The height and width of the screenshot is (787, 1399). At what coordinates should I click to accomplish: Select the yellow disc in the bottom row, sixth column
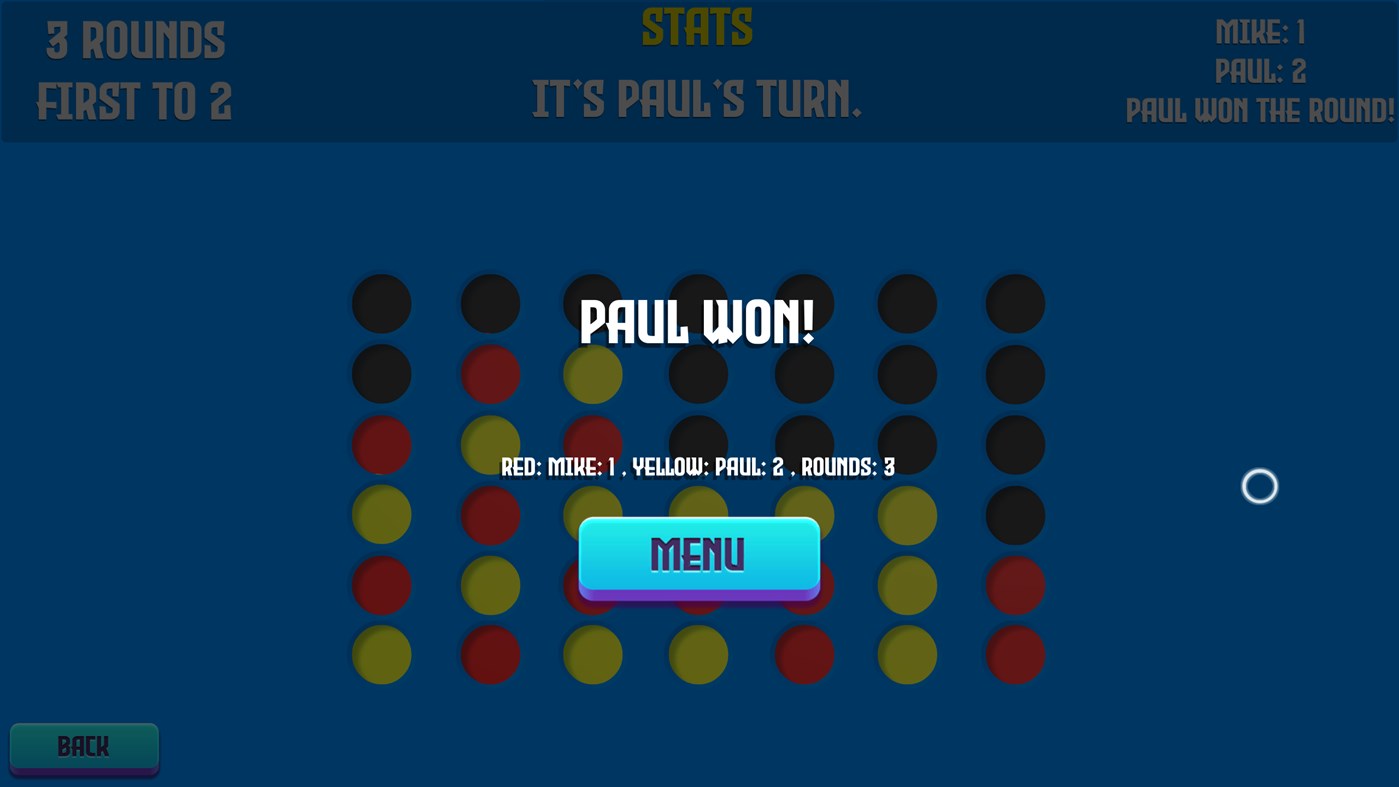coord(907,654)
